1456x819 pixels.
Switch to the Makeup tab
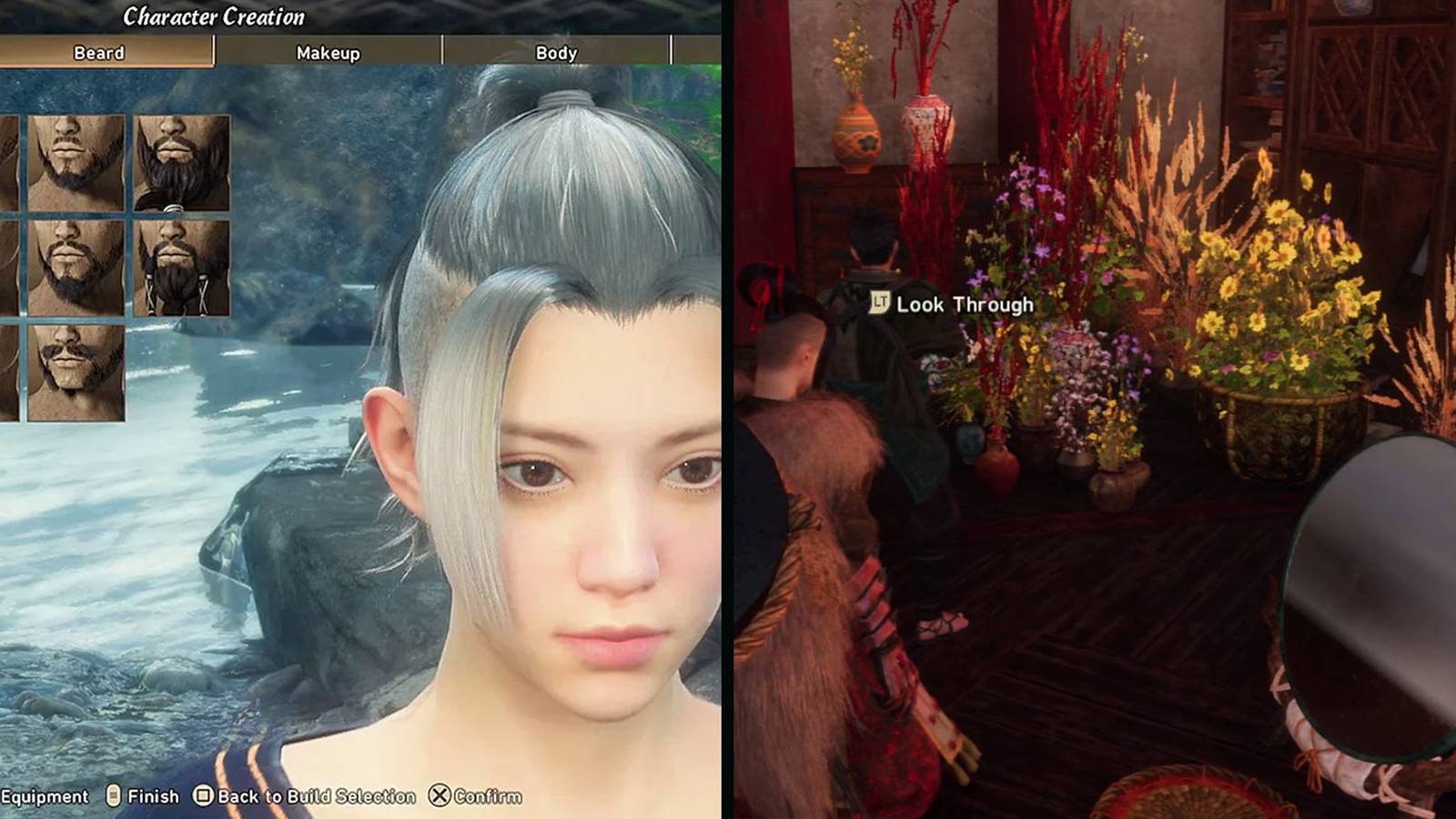pos(327,54)
